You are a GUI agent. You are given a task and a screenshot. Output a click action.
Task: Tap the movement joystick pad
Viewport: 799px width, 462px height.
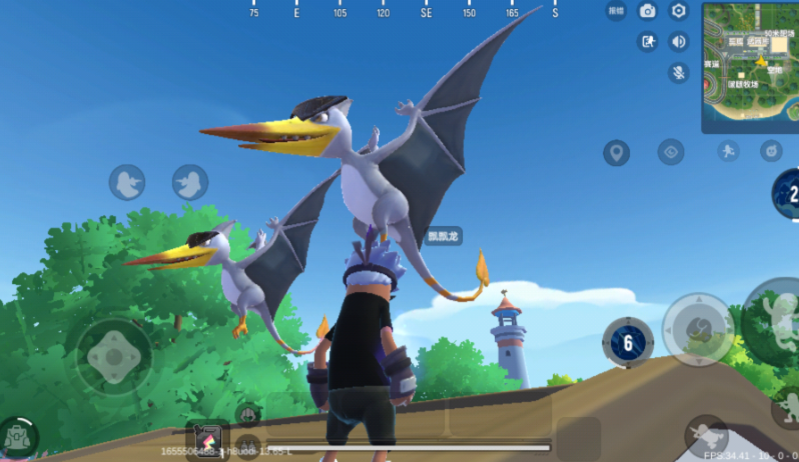pos(114,354)
